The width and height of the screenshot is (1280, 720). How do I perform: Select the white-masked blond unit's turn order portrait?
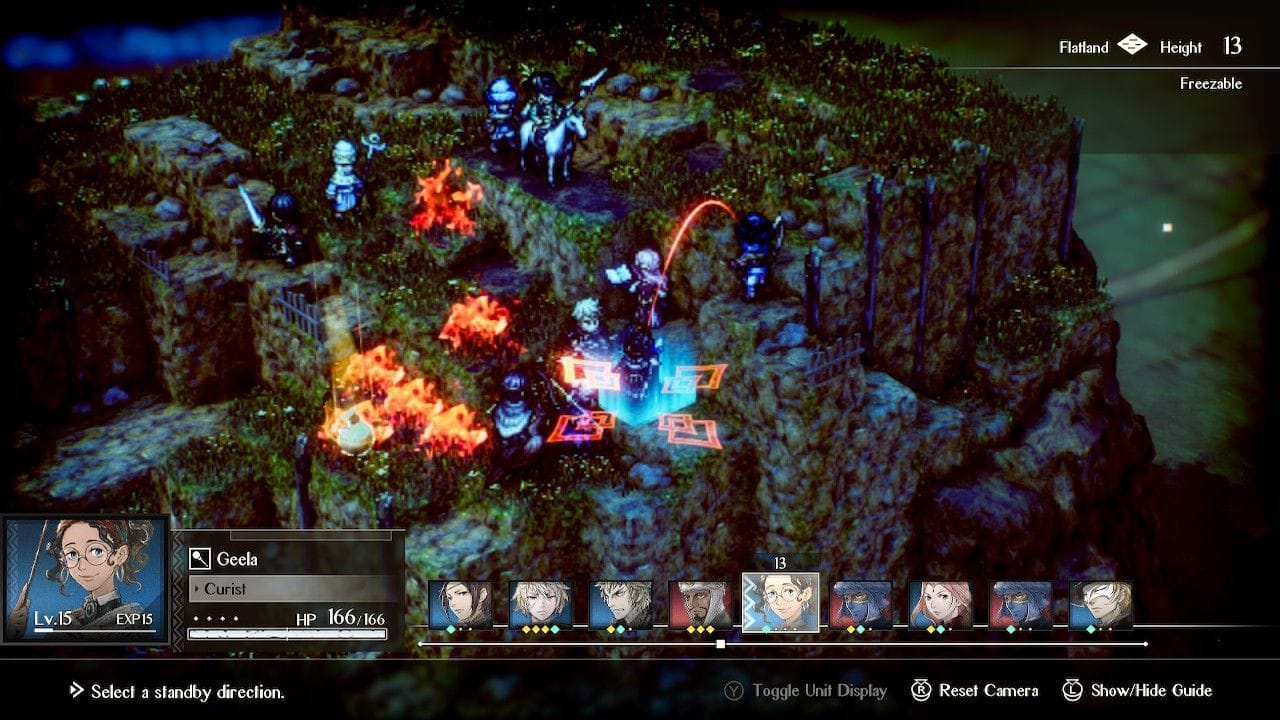click(1100, 605)
